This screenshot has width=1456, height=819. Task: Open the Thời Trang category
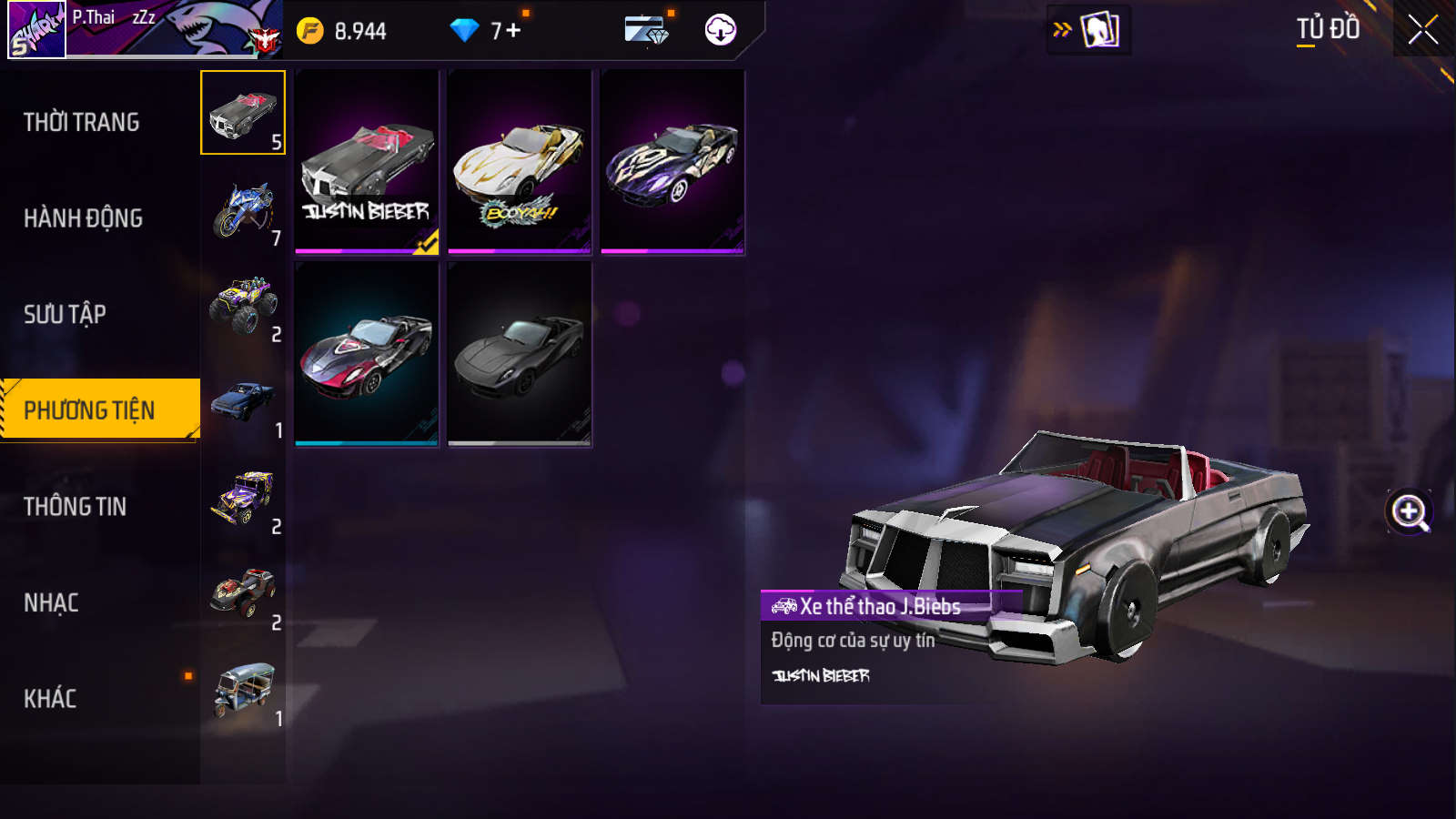pyautogui.click(x=82, y=122)
